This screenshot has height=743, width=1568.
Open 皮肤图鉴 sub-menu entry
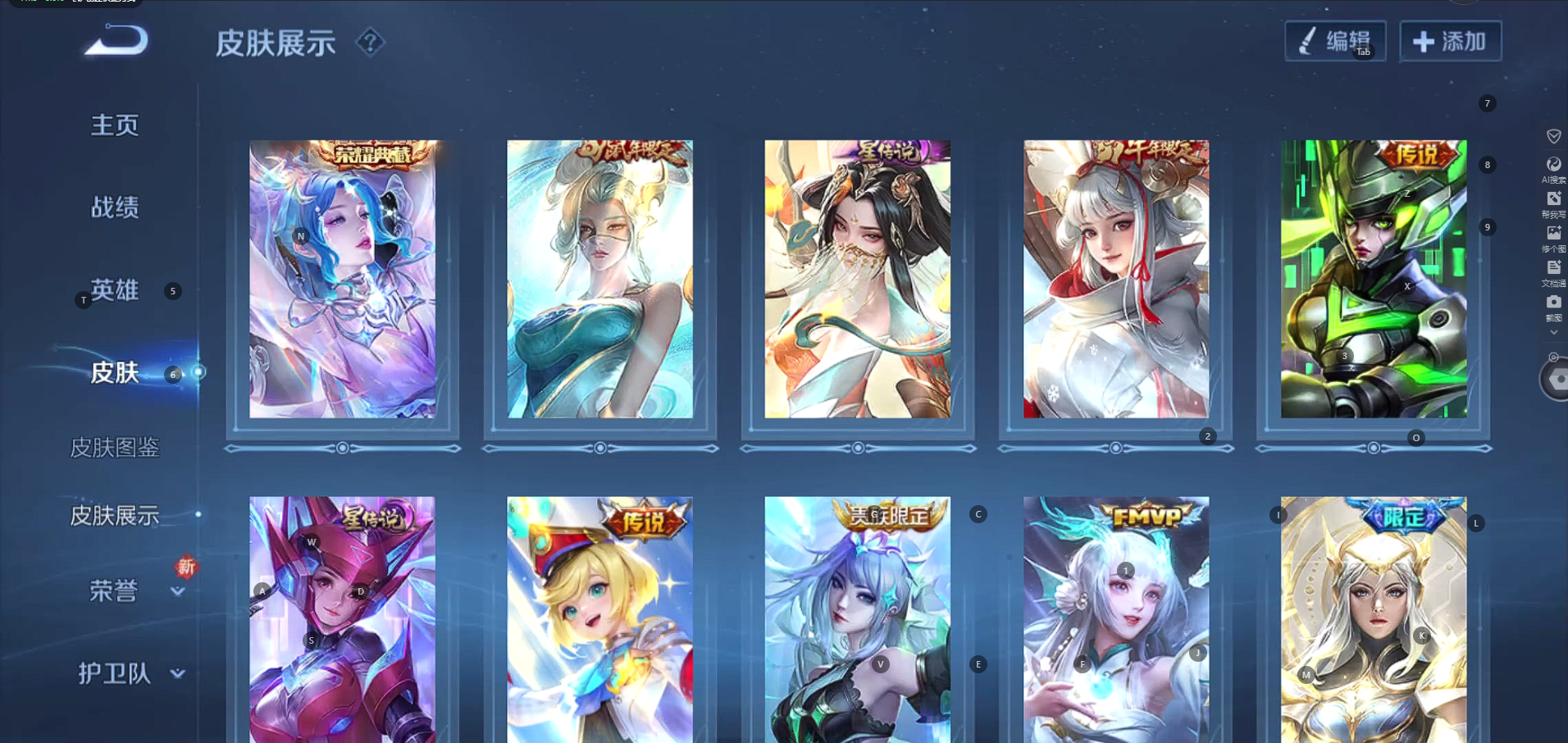click(x=115, y=447)
